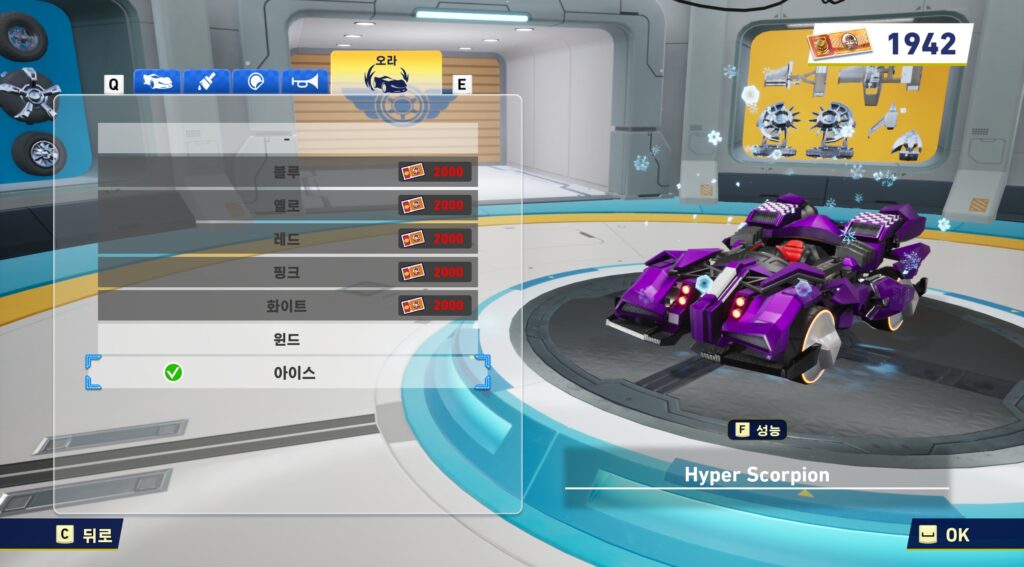
Task: Pick the 핑크 aura entry
Action: coord(287,272)
